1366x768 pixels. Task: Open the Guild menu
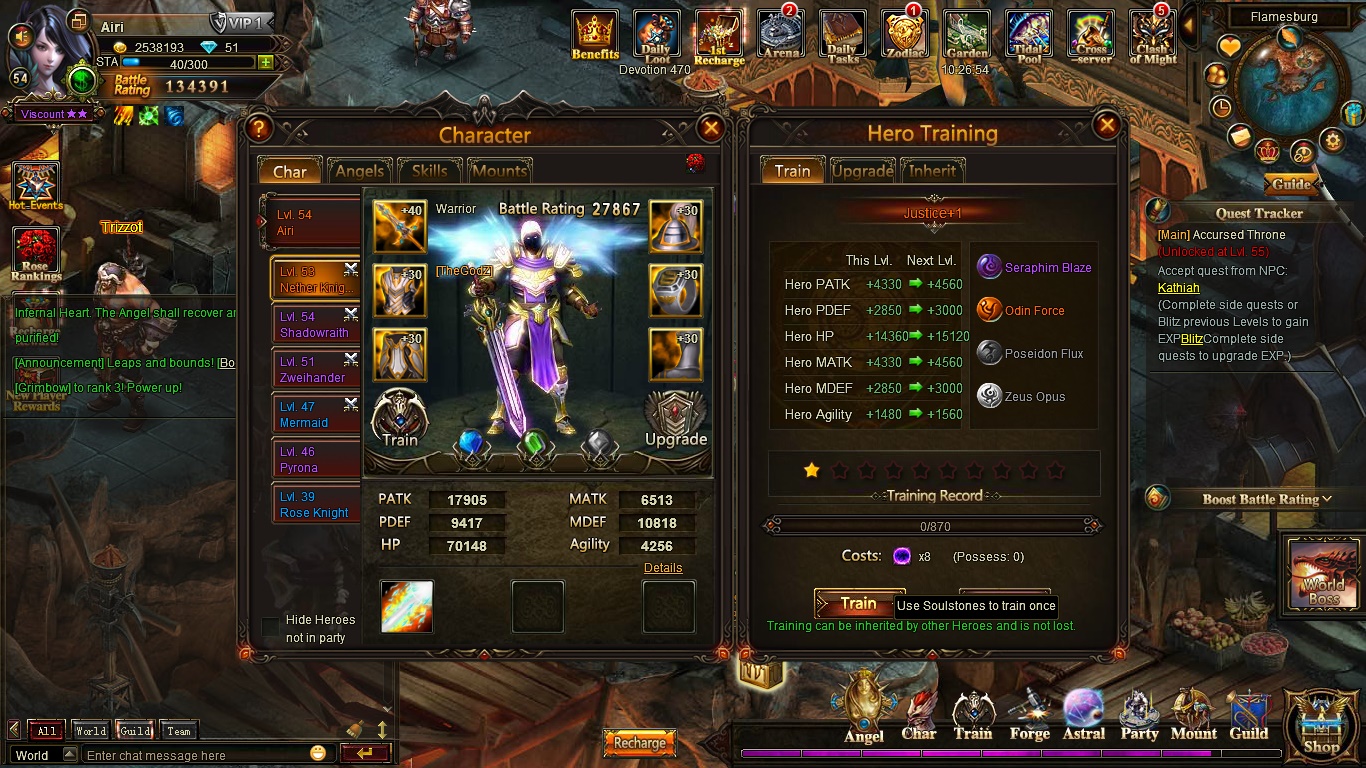(1248, 715)
